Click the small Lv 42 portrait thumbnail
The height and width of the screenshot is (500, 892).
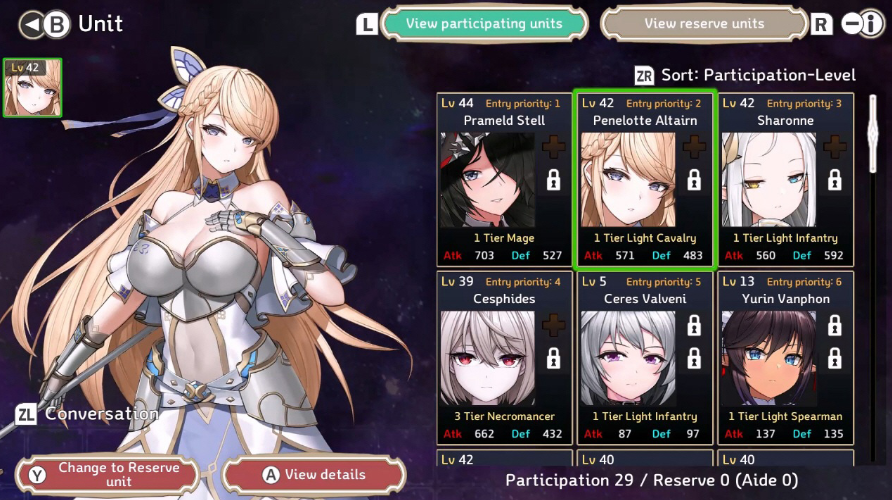pyautogui.click(x=33, y=87)
